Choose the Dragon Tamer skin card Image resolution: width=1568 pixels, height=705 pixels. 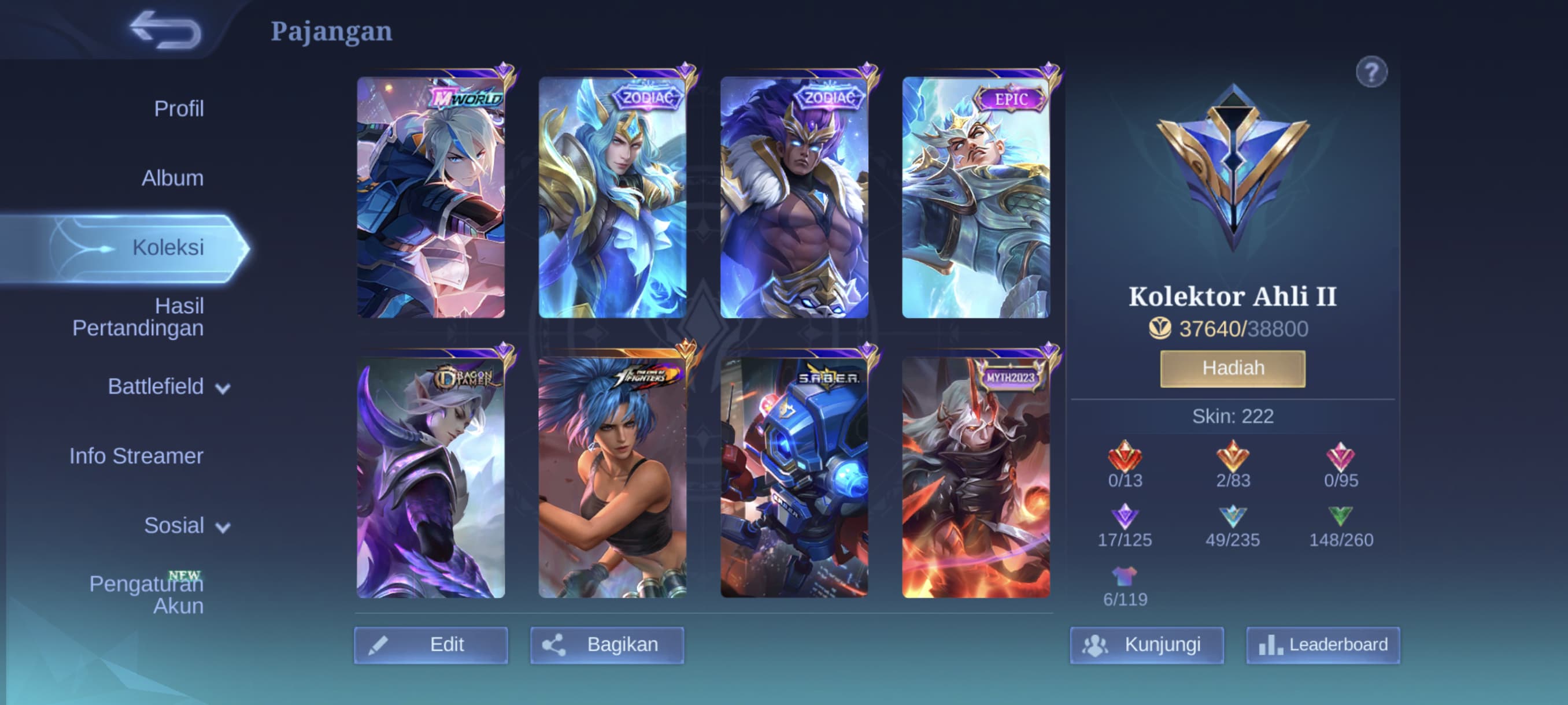[431, 477]
